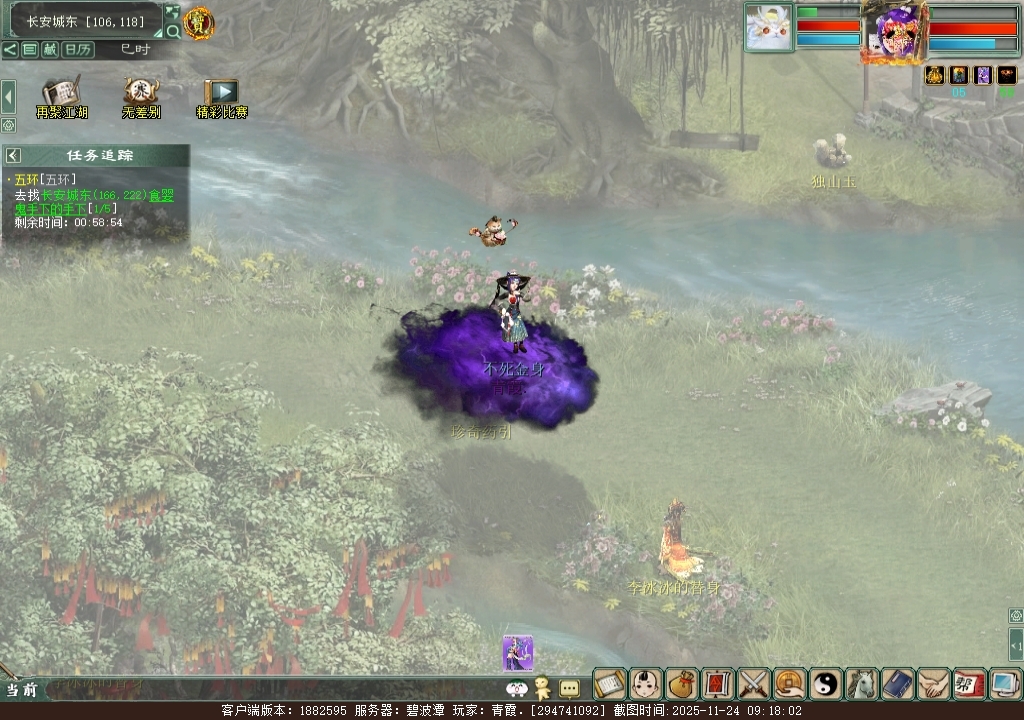Open the handshake friends icon
Image resolution: width=1024 pixels, height=720 pixels.
pos(933,684)
